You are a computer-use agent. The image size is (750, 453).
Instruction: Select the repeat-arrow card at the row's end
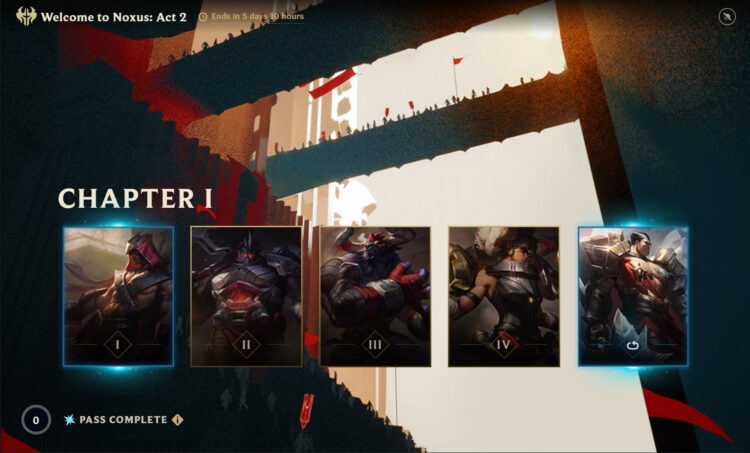click(632, 296)
